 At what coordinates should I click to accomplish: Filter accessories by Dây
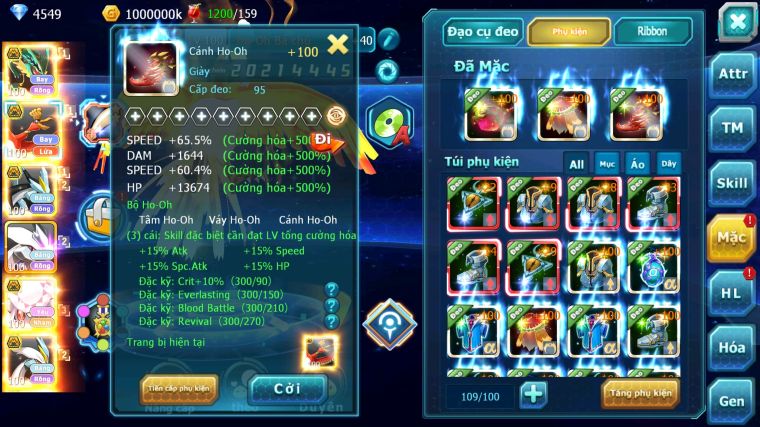(x=667, y=163)
